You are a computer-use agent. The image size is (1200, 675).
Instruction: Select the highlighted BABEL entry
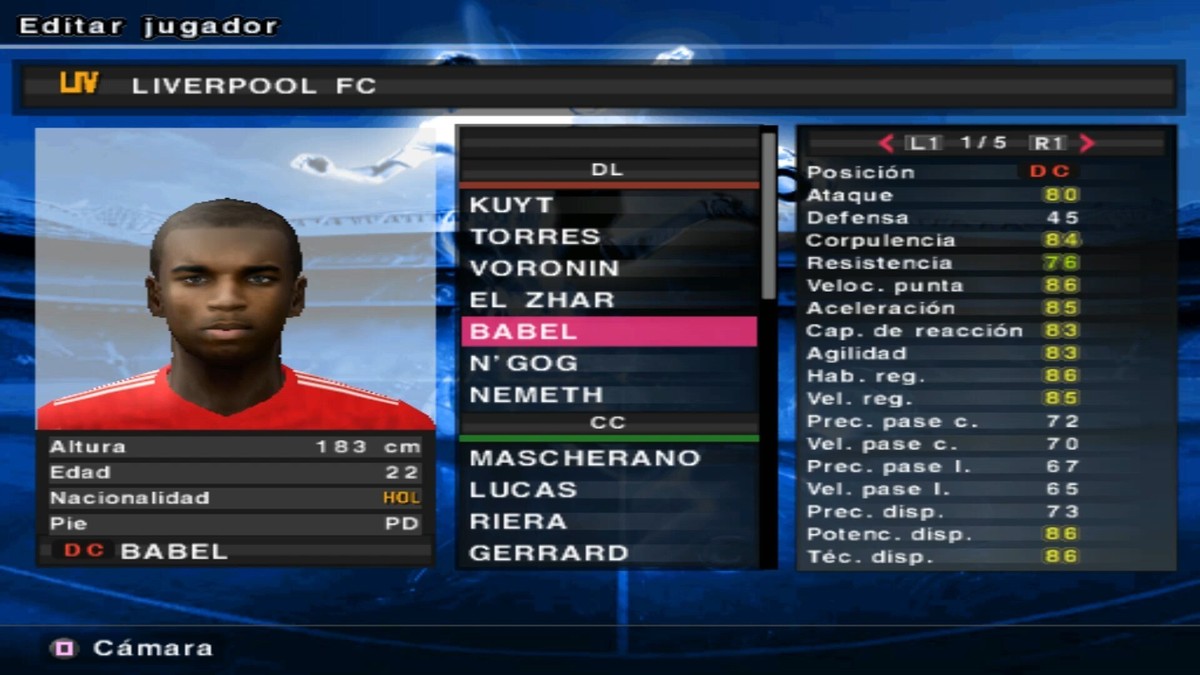[x=608, y=332]
